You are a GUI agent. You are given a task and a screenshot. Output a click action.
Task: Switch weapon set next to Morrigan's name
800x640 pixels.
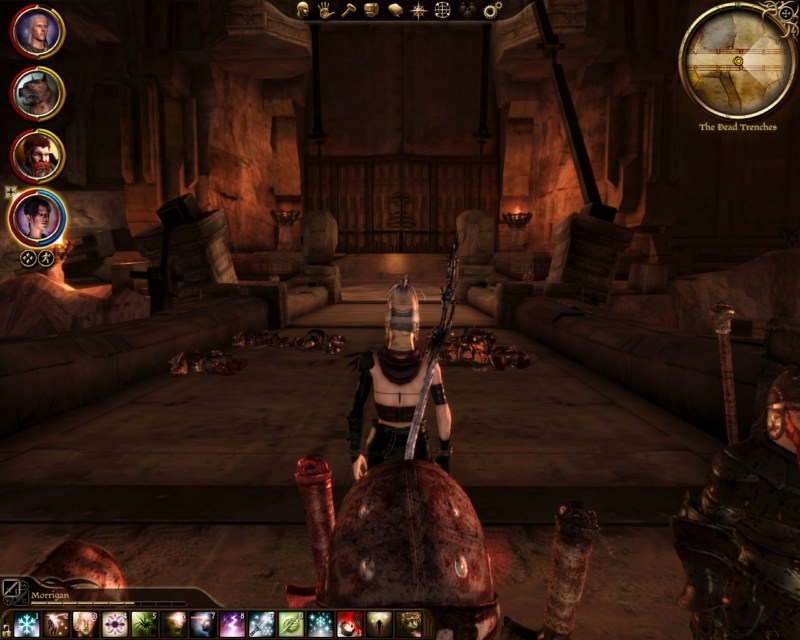(x=14, y=588)
